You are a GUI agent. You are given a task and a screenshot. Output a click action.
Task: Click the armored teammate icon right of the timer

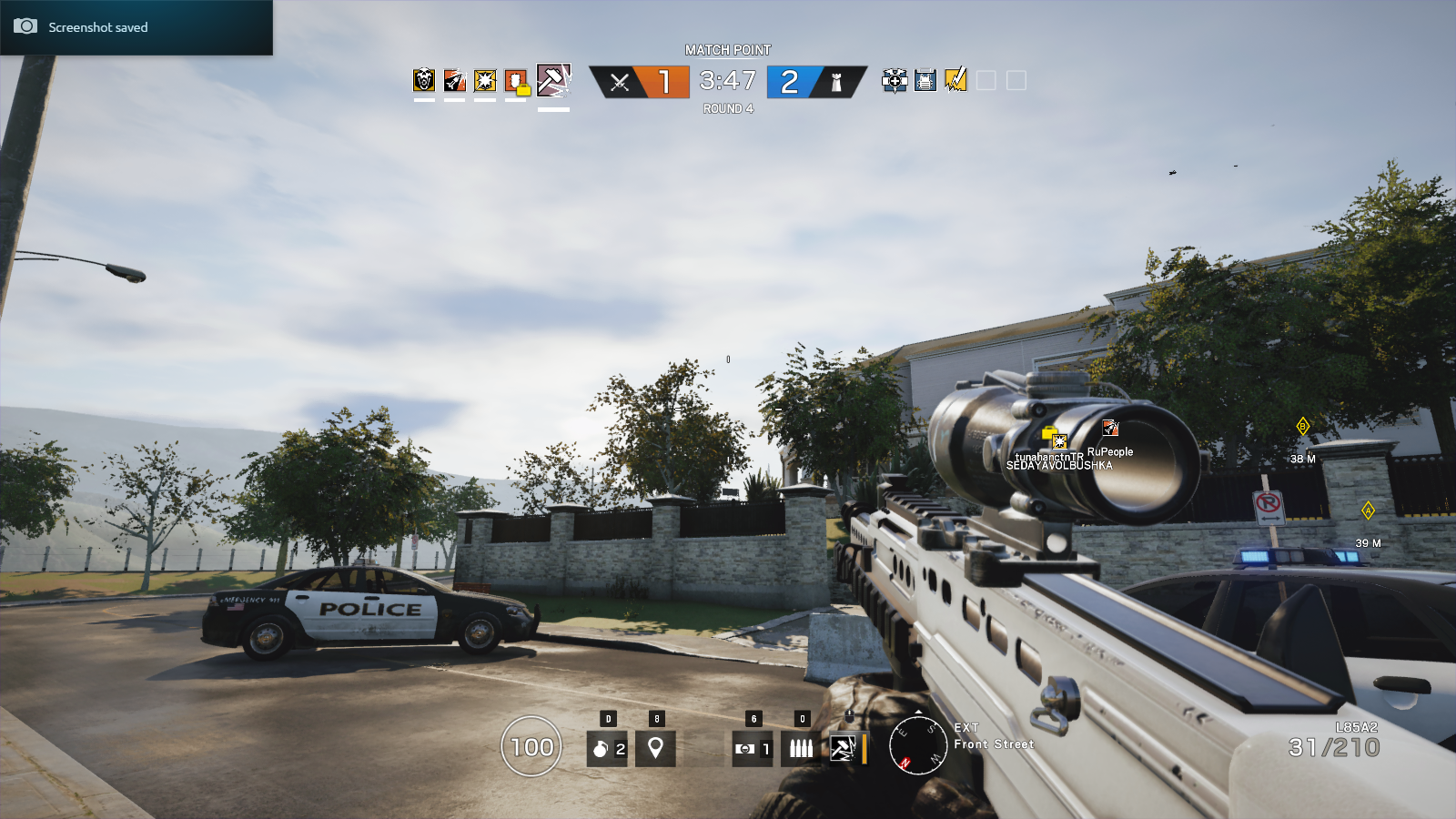[924, 82]
